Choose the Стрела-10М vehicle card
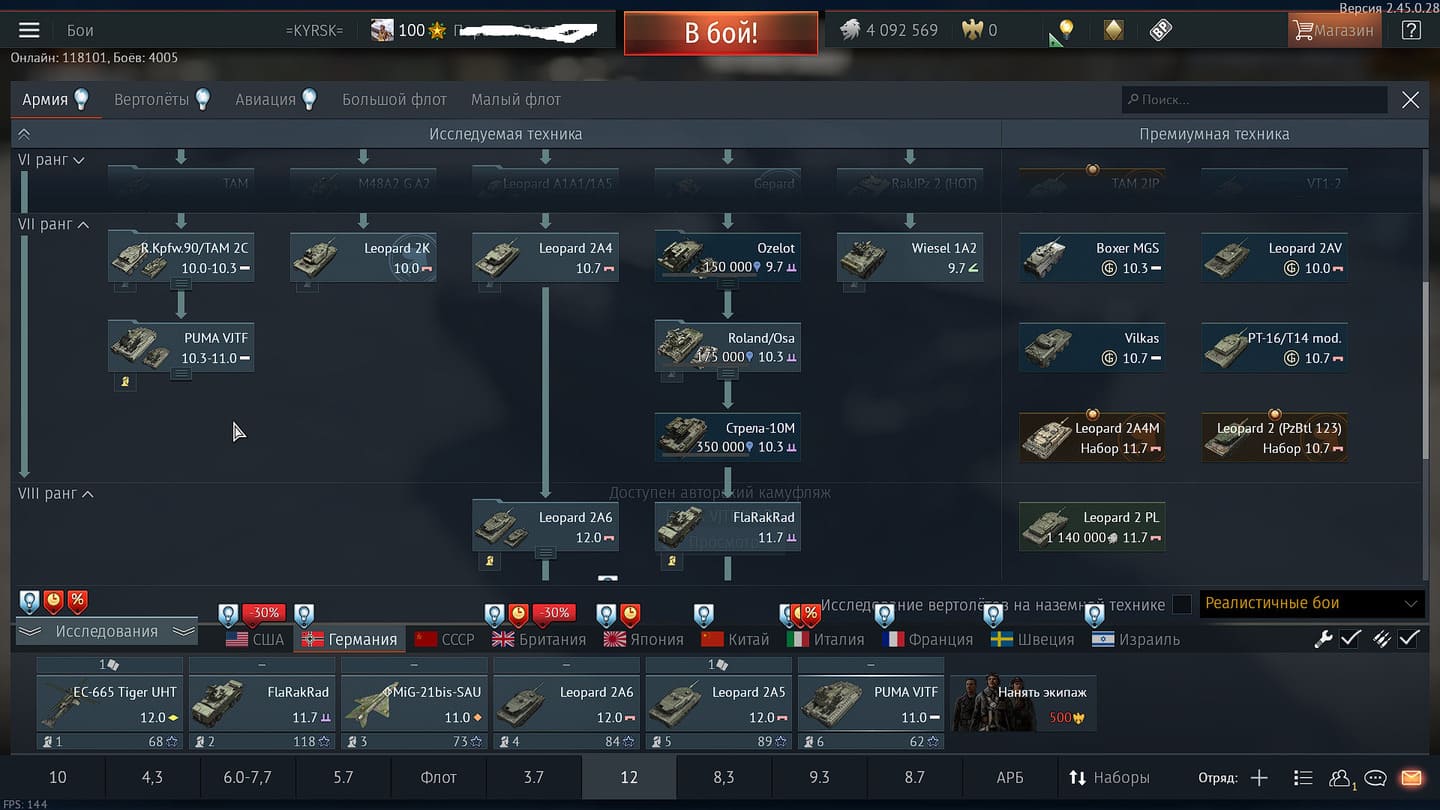1440x810 pixels. 727,438
